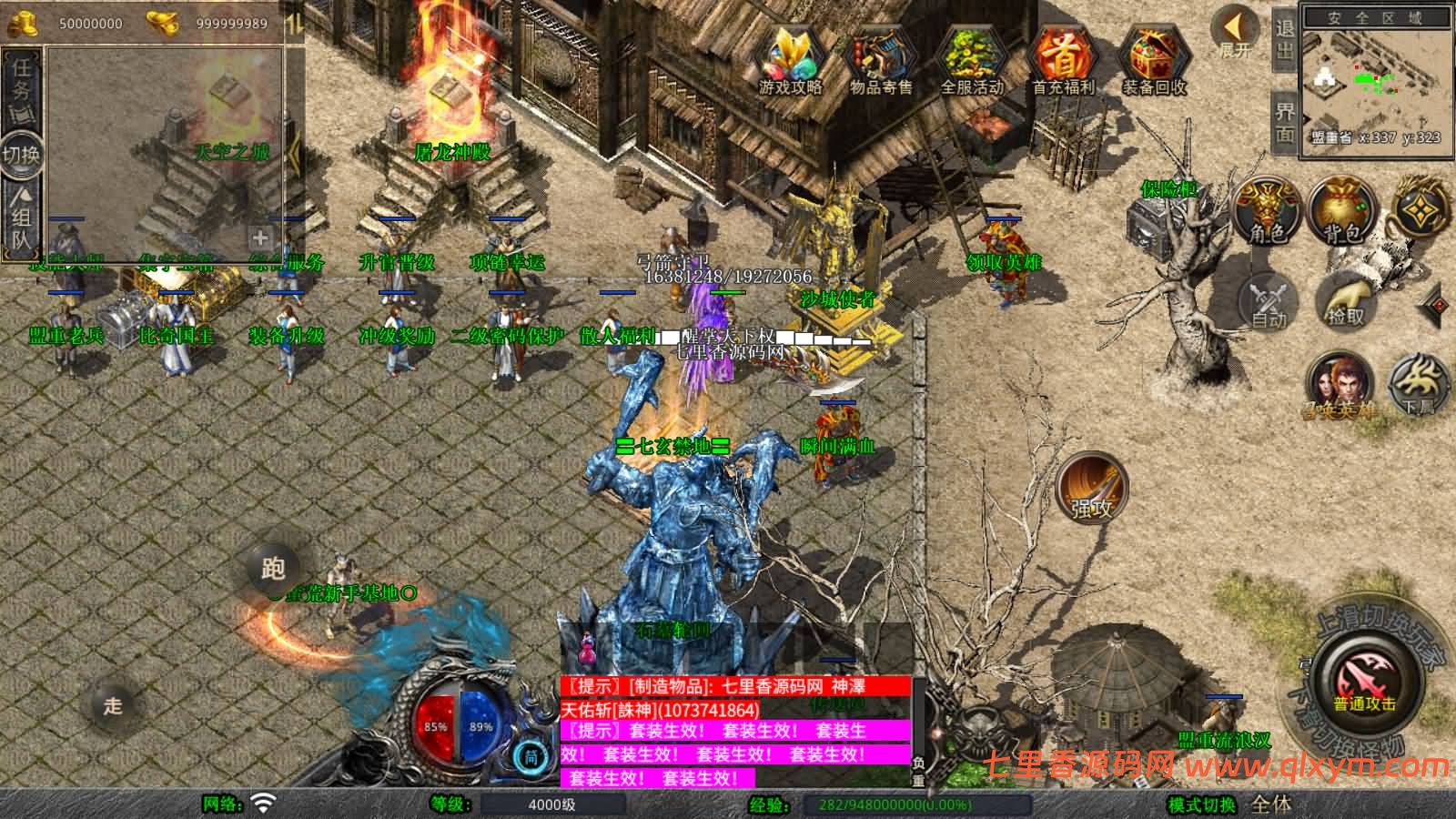
Task: Claim the 首充福利 first-recharge bonus
Action: [1062, 59]
